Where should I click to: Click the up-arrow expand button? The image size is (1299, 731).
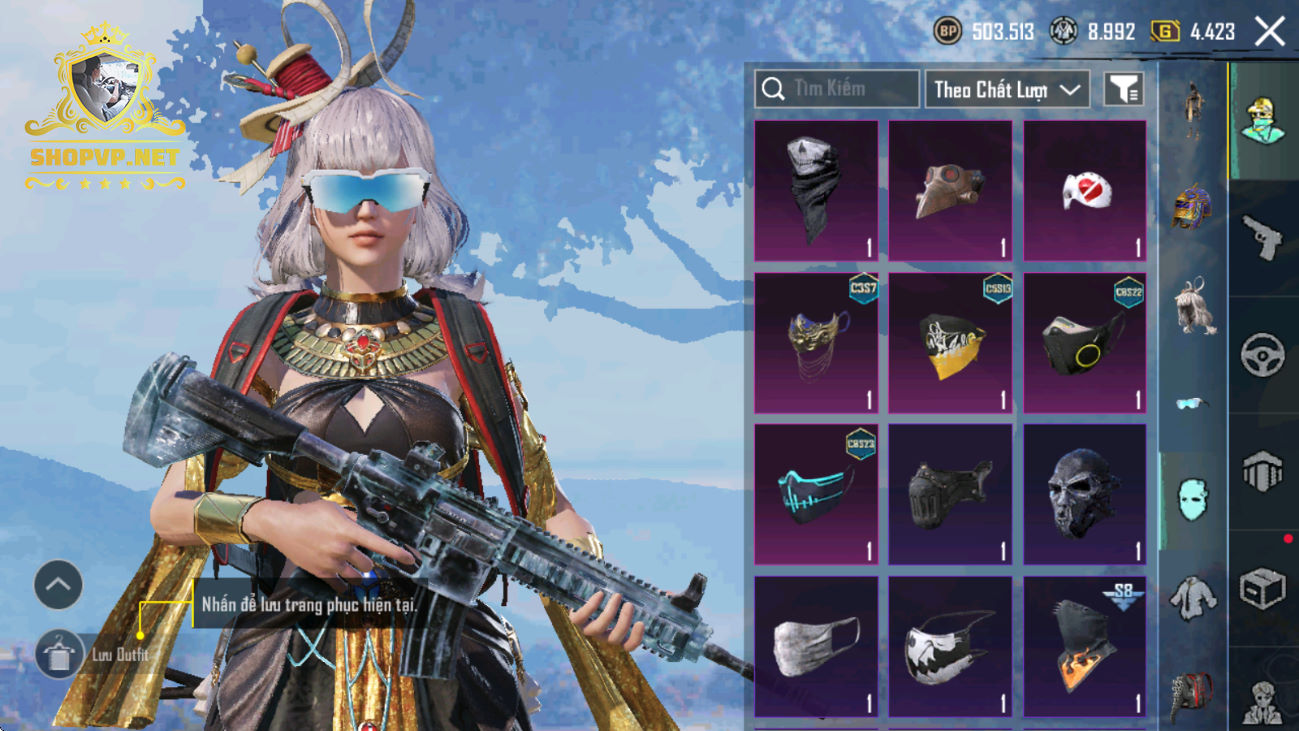coord(58,585)
